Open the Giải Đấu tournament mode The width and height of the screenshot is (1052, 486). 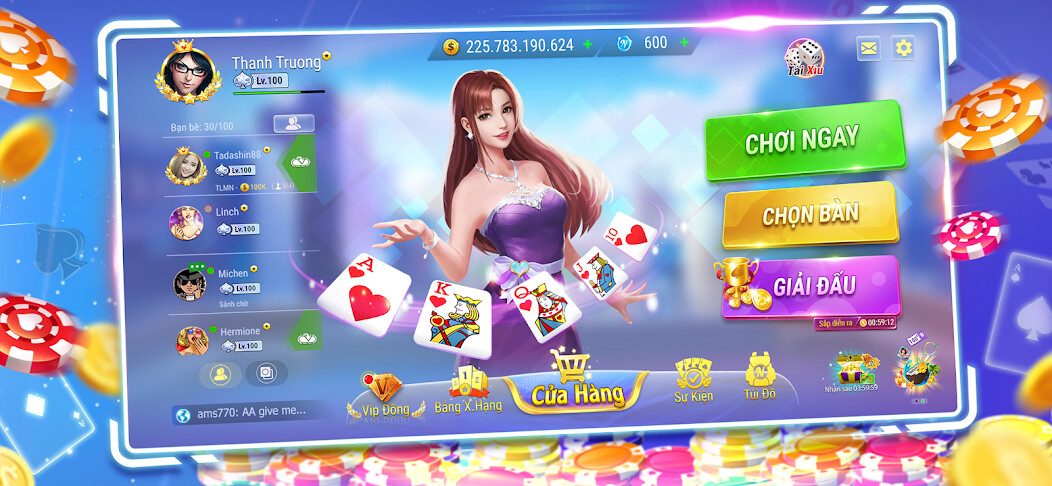tap(810, 286)
